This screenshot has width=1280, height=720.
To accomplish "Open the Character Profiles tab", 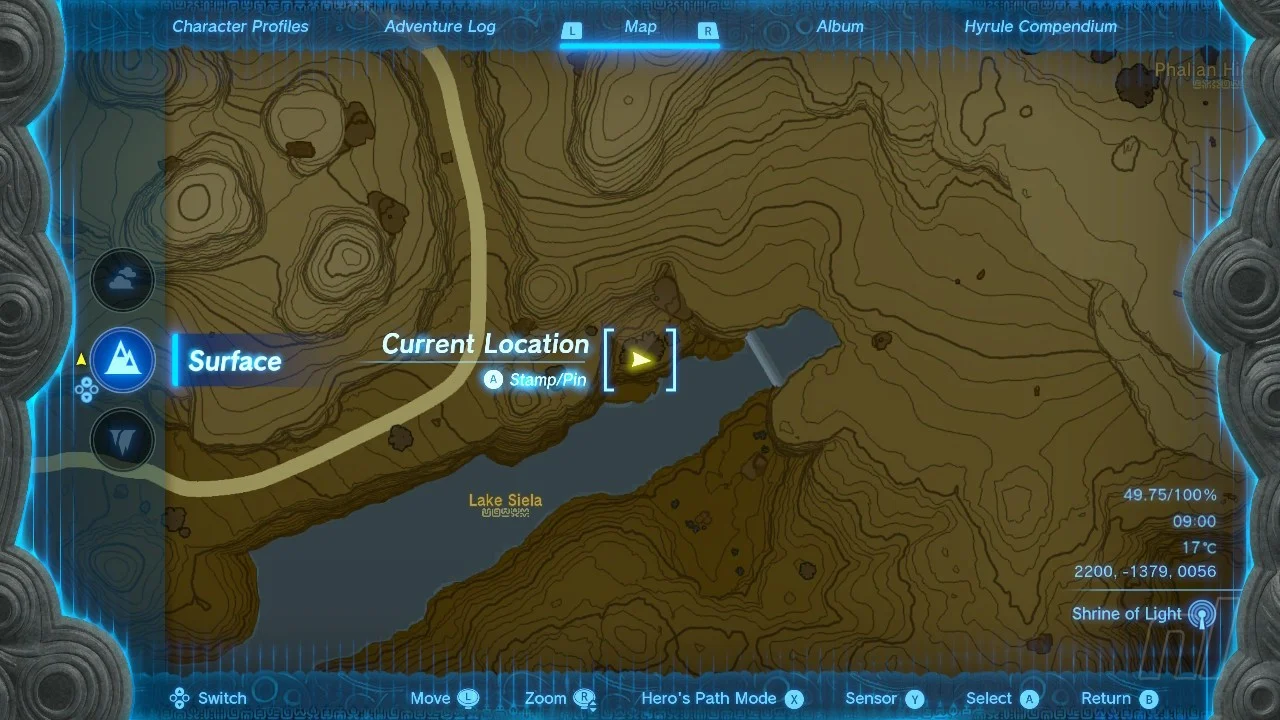I will point(240,27).
